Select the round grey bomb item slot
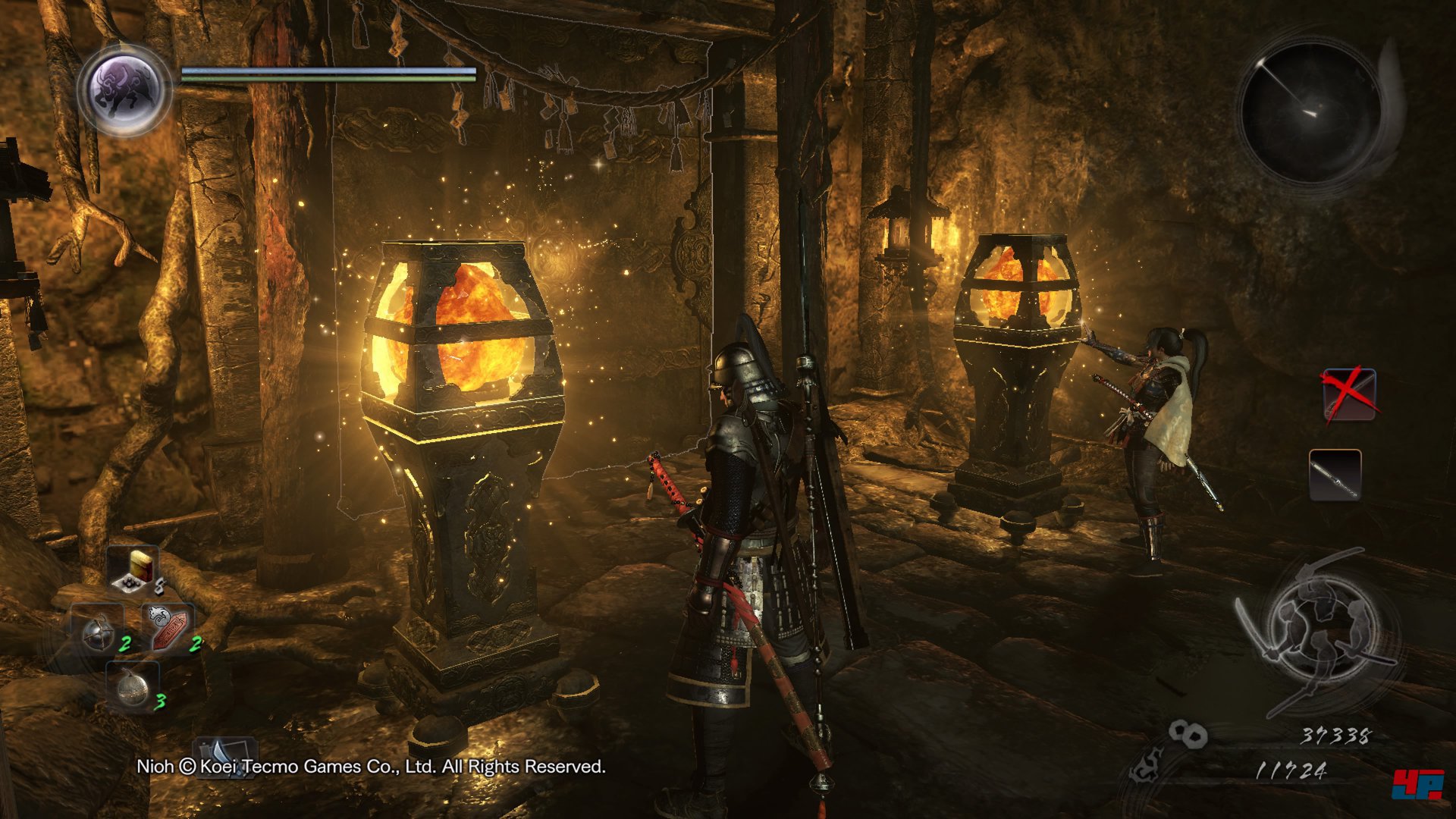 click(x=133, y=685)
